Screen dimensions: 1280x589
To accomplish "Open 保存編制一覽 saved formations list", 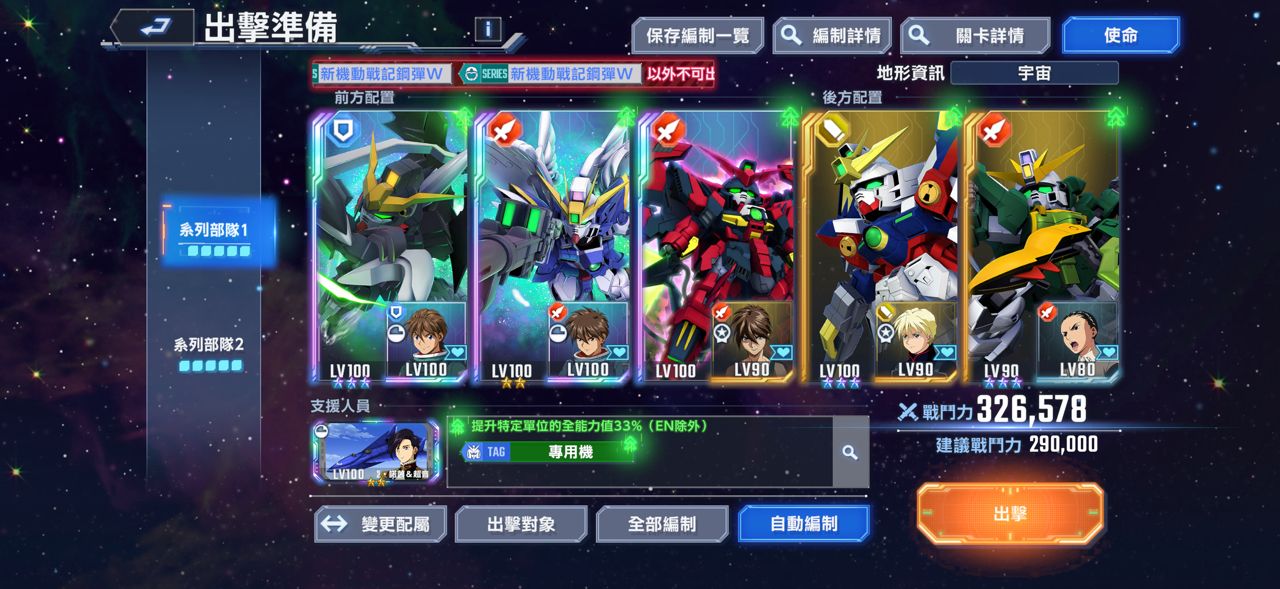I will point(697,36).
